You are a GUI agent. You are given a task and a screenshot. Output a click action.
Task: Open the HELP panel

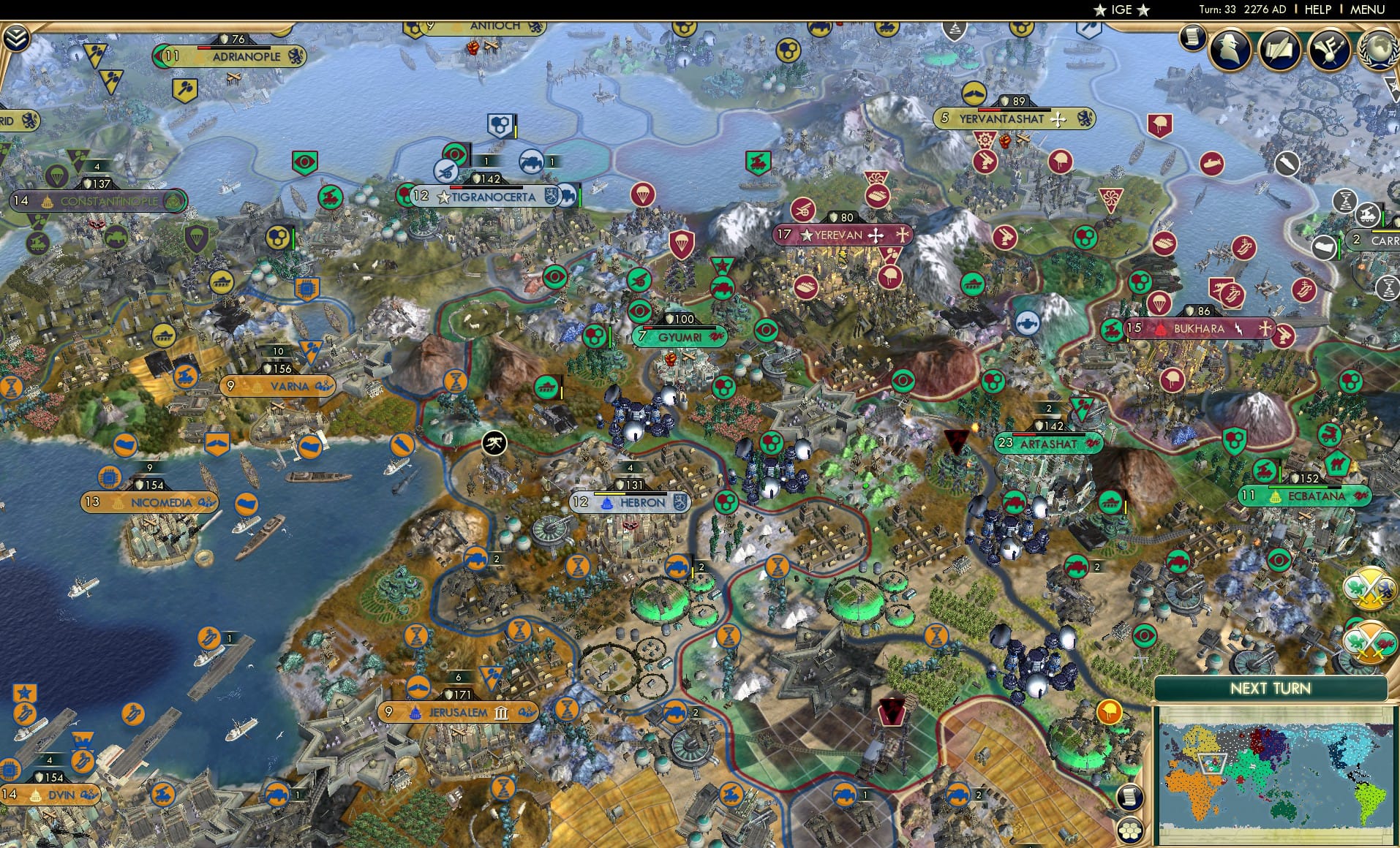click(x=1317, y=10)
